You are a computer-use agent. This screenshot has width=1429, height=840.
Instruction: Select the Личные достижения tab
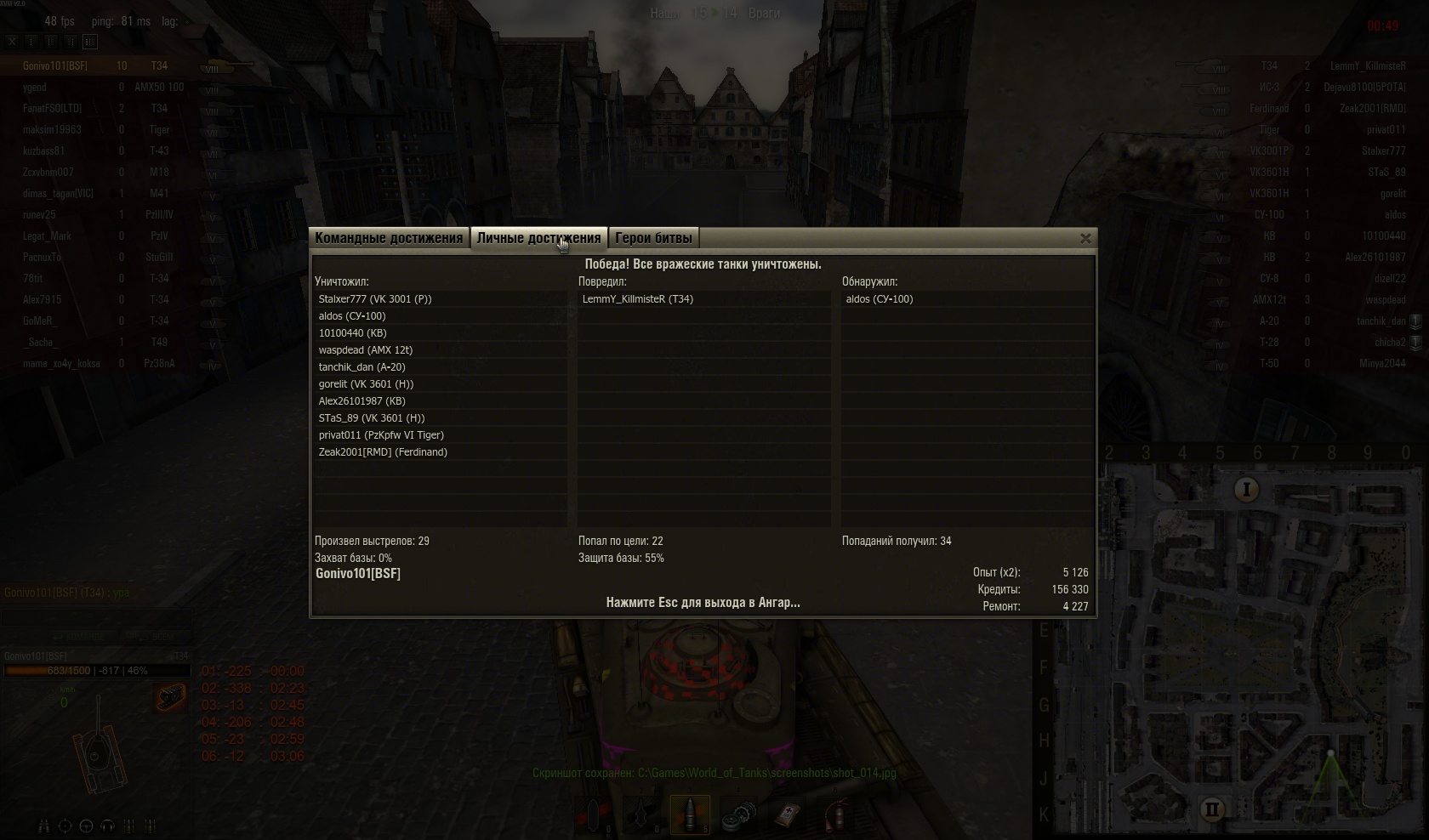click(x=538, y=238)
